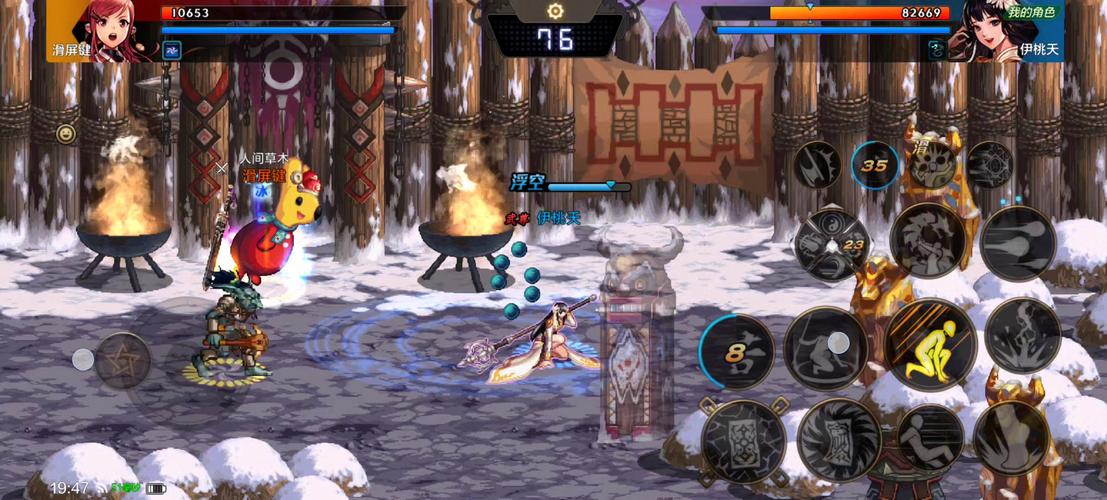Use the kneeling figure with white orb skill
This screenshot has height=500, width=1107.
tap(826, 348)
